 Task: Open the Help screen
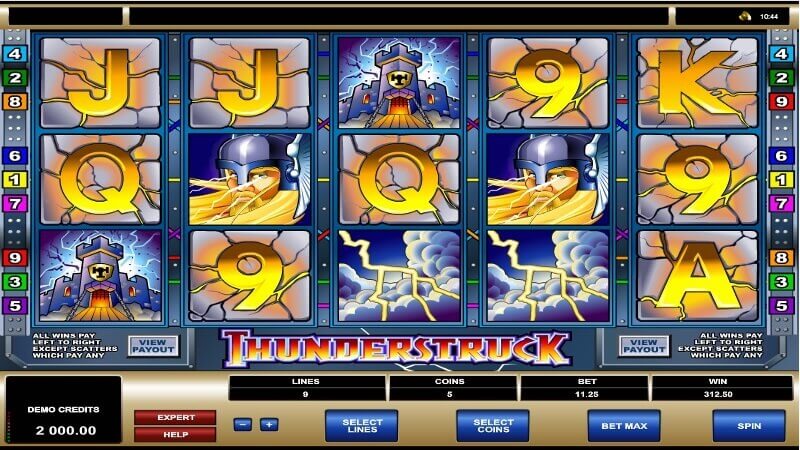point(175,434)
